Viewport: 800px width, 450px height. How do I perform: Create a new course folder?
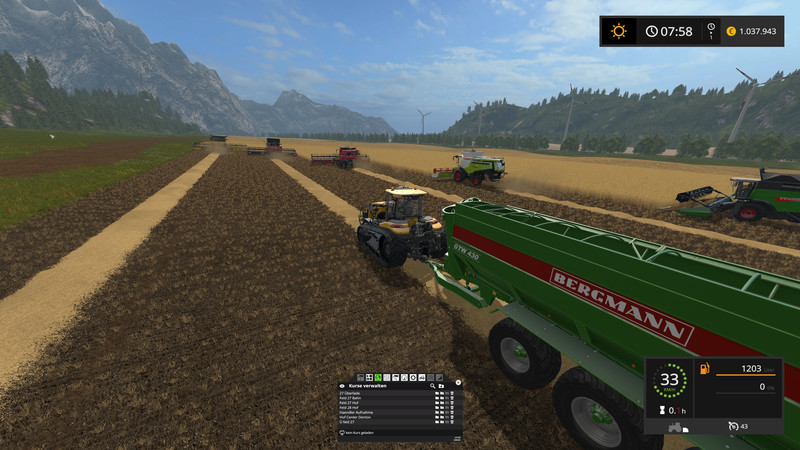440,385
